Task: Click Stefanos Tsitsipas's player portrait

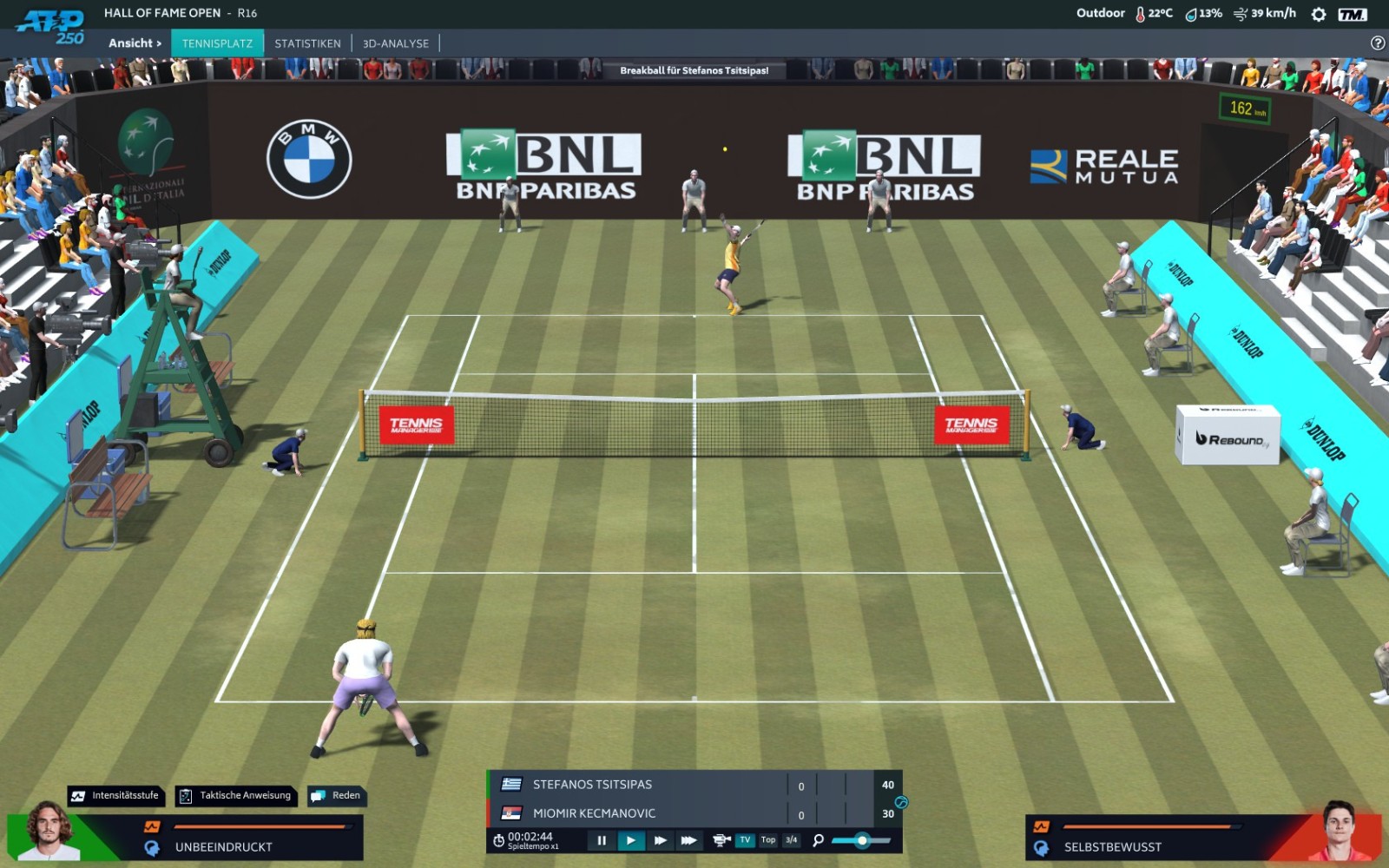Action: pyautogui.click(x=49, y=832)
